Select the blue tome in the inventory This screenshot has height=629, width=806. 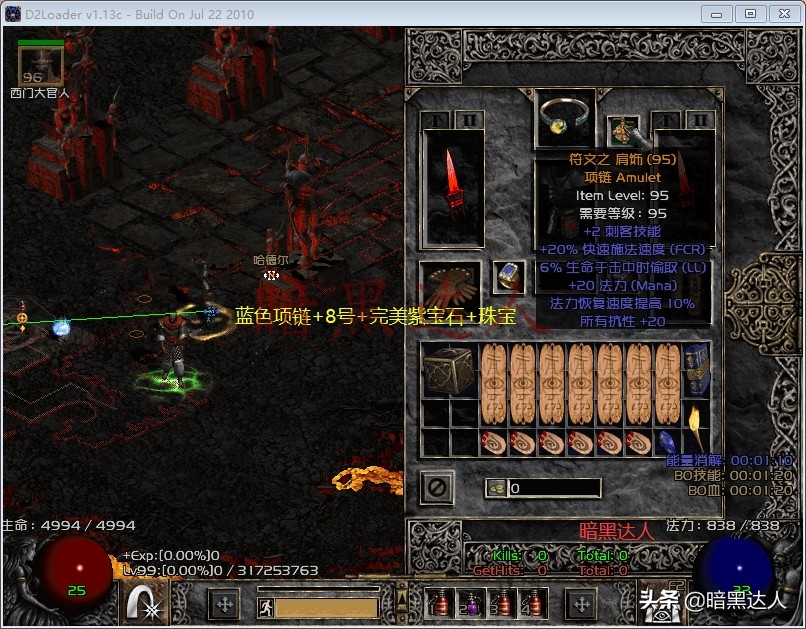(x=695, y=370)
